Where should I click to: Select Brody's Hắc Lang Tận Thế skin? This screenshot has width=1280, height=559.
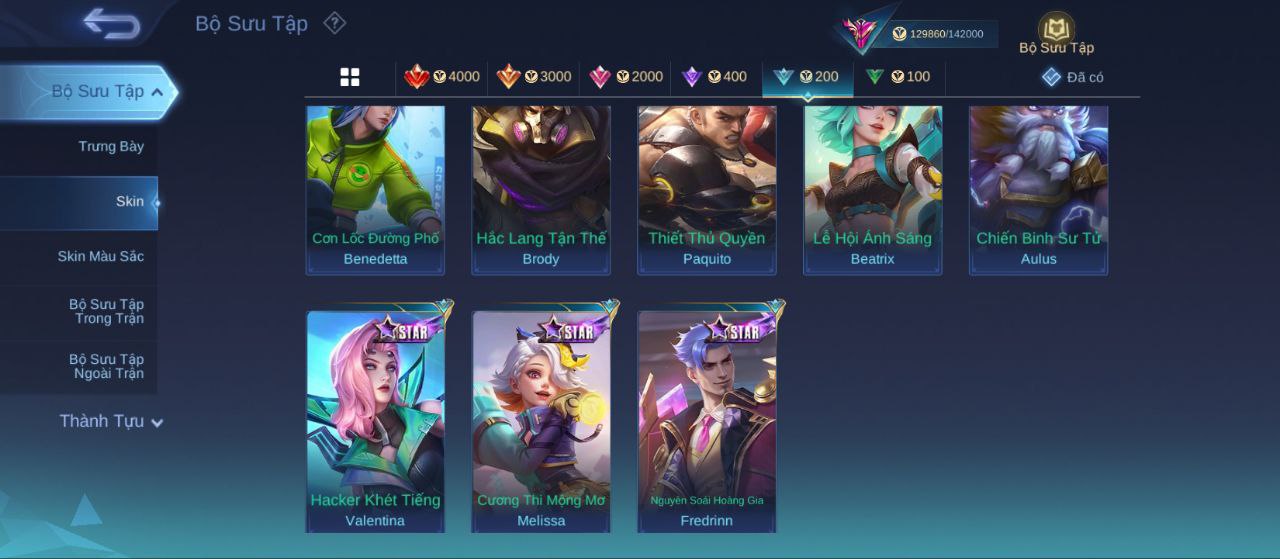pos(541,188)
